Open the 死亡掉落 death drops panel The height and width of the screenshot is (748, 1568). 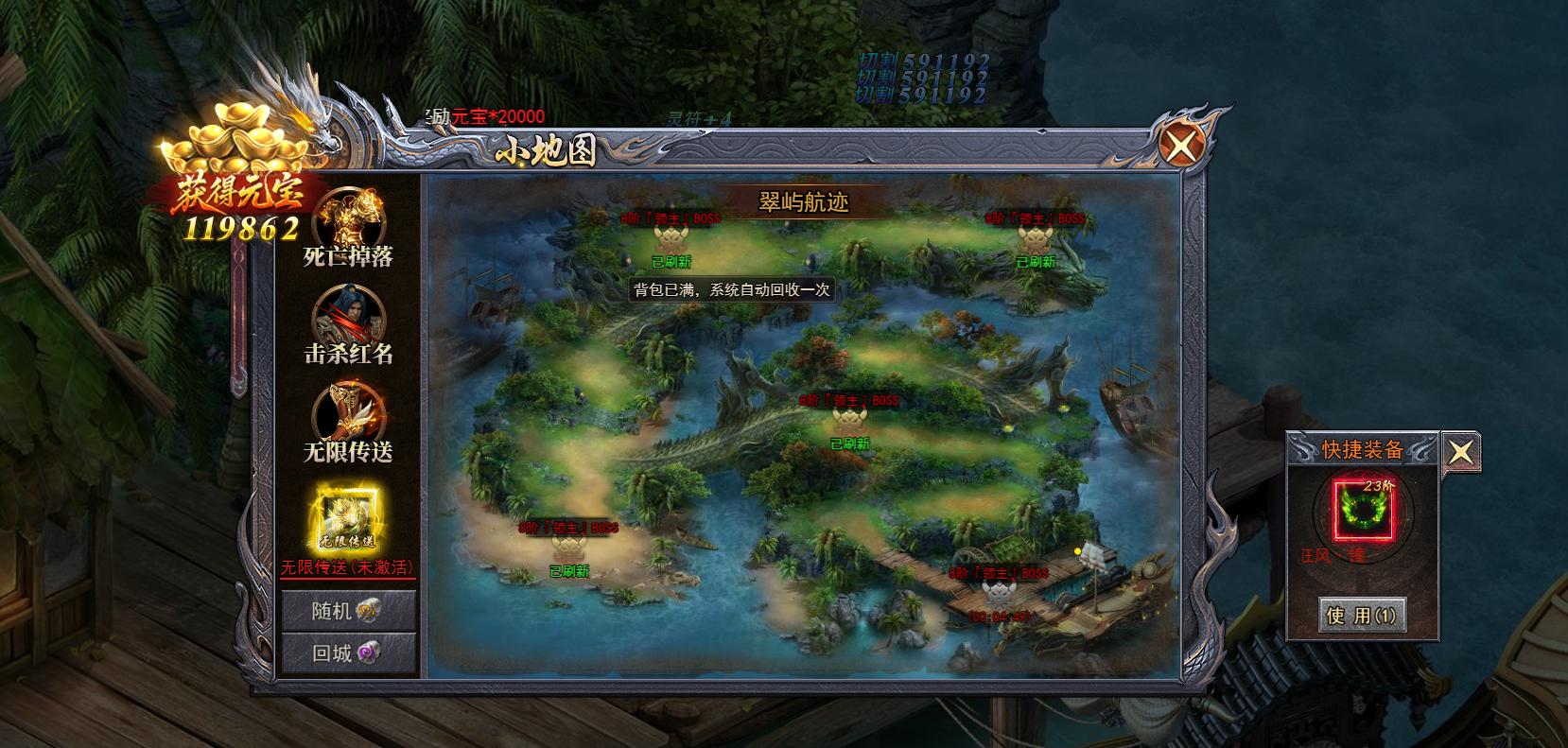(x=348, y=221)
